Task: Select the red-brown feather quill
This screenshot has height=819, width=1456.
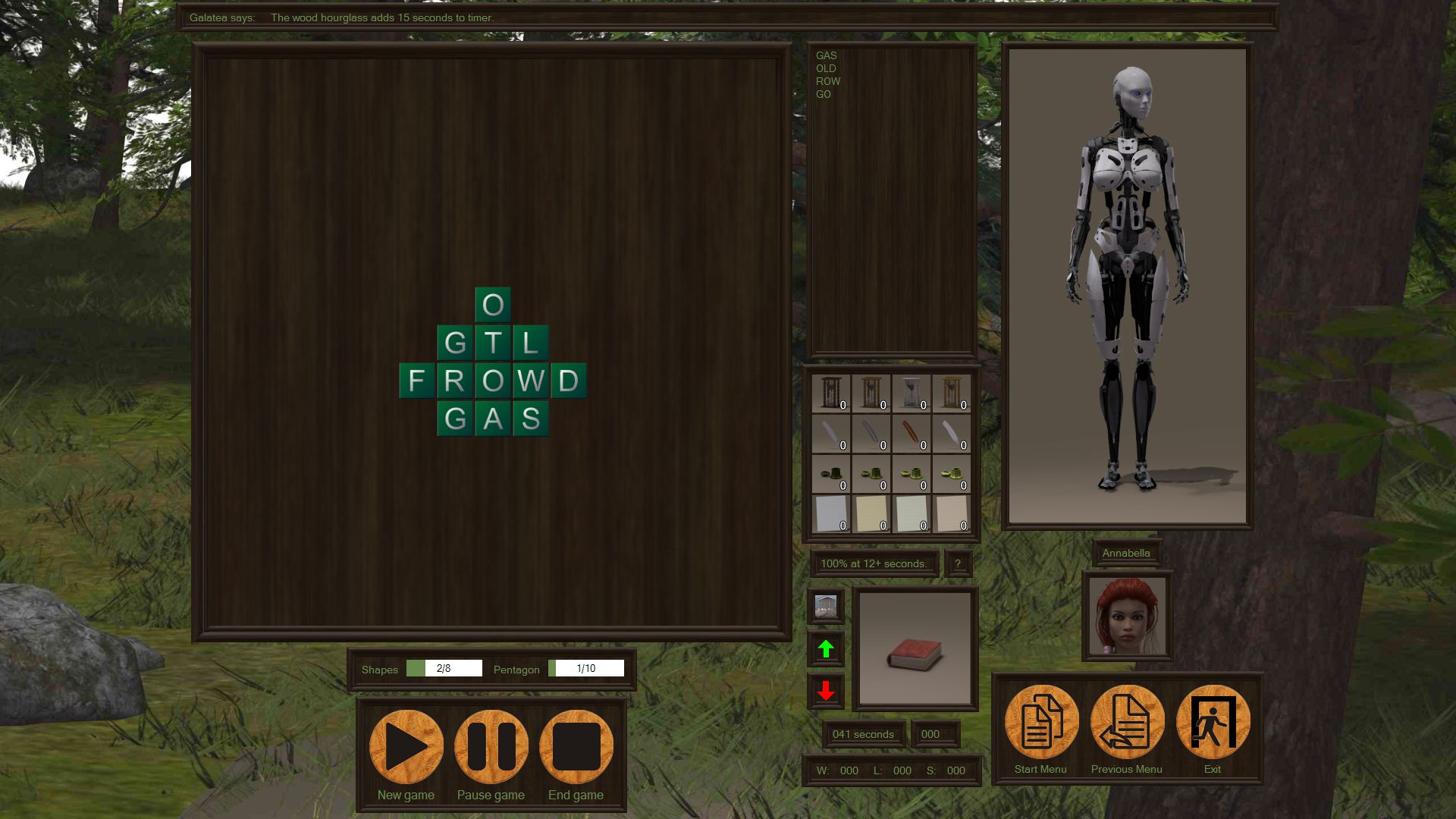Action: point(912,434)
